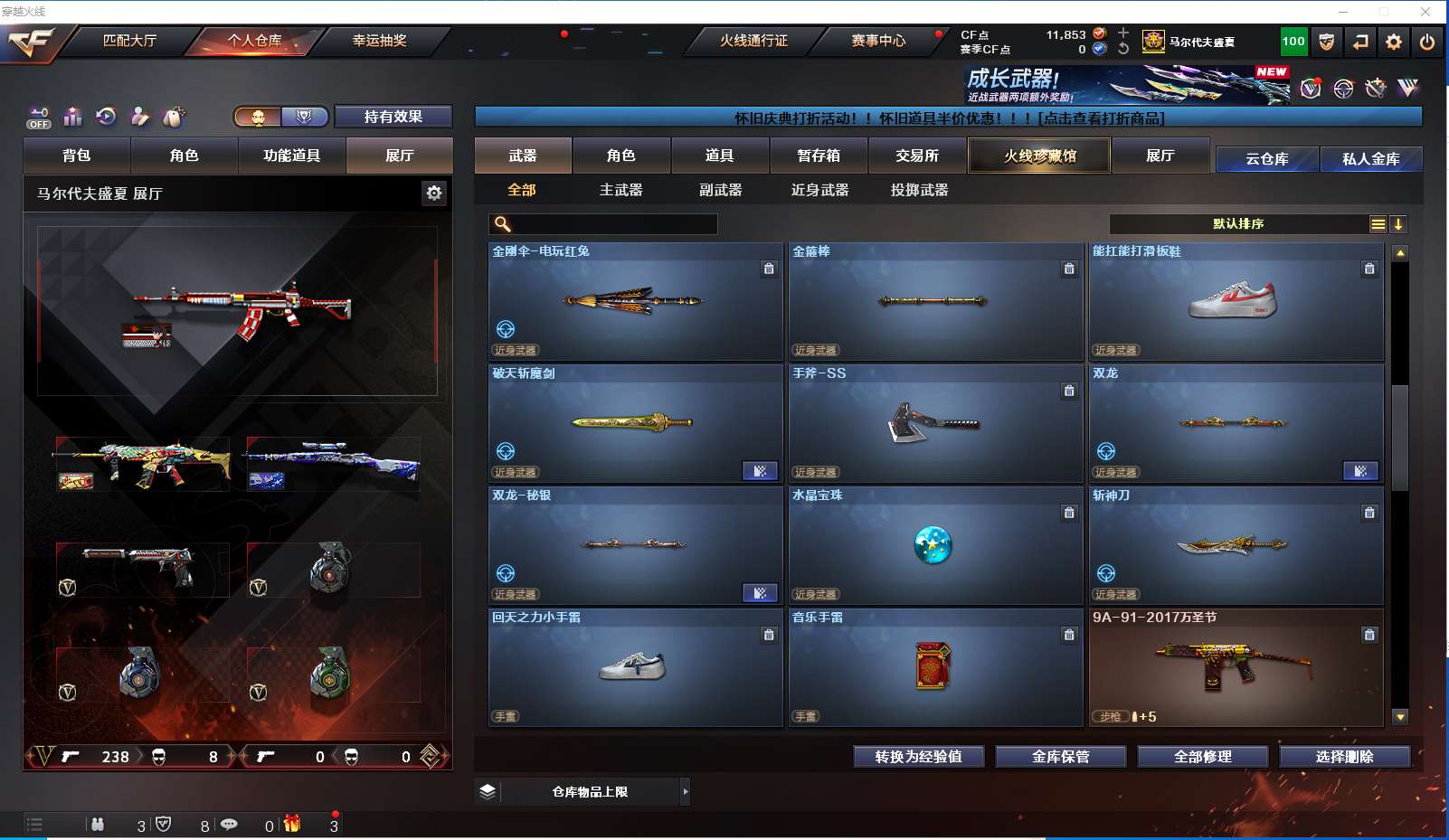Click the 转换为经验值 button
This screenshot has width=1449, height=840.
918,757
